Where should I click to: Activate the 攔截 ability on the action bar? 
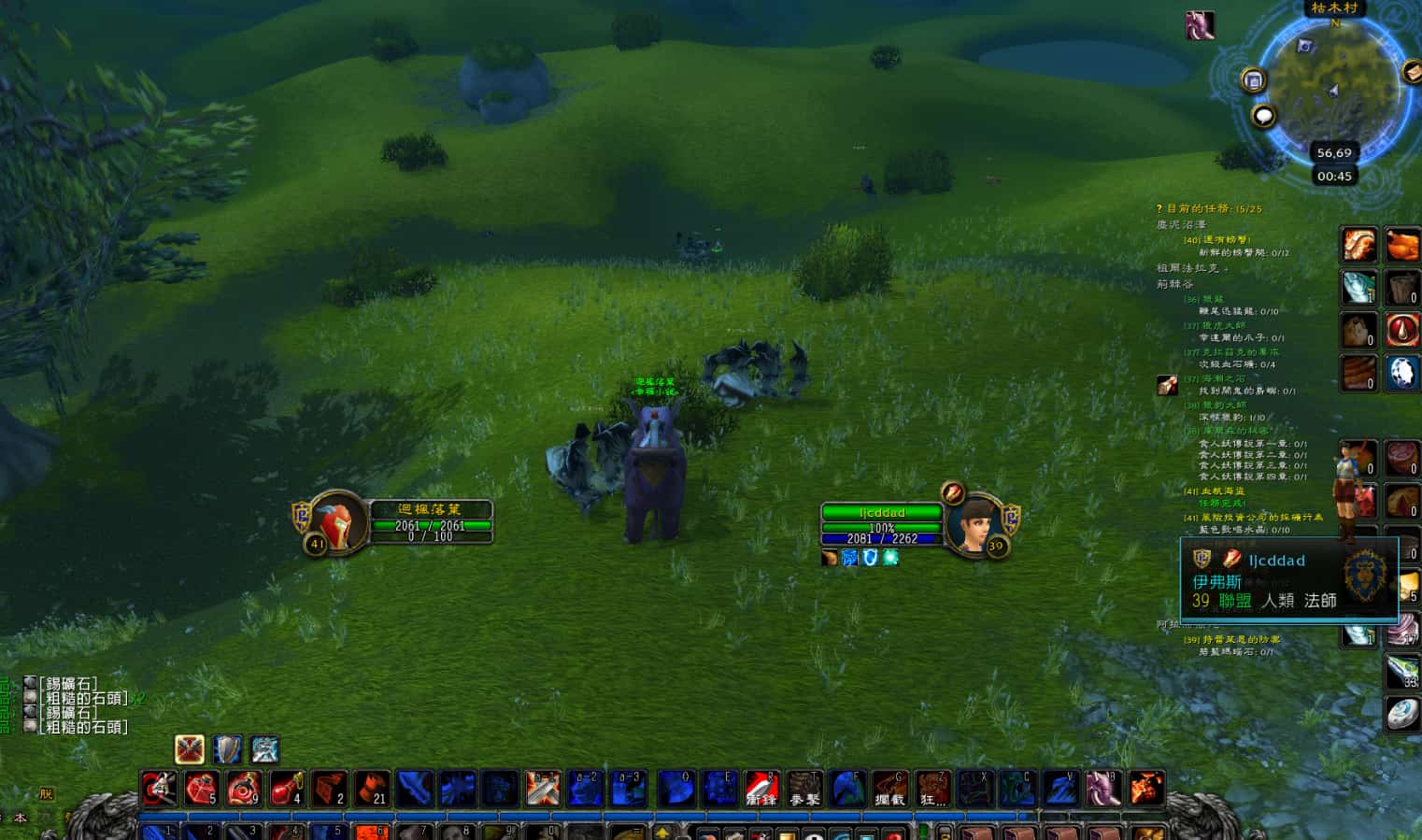[x=889, y=789]
